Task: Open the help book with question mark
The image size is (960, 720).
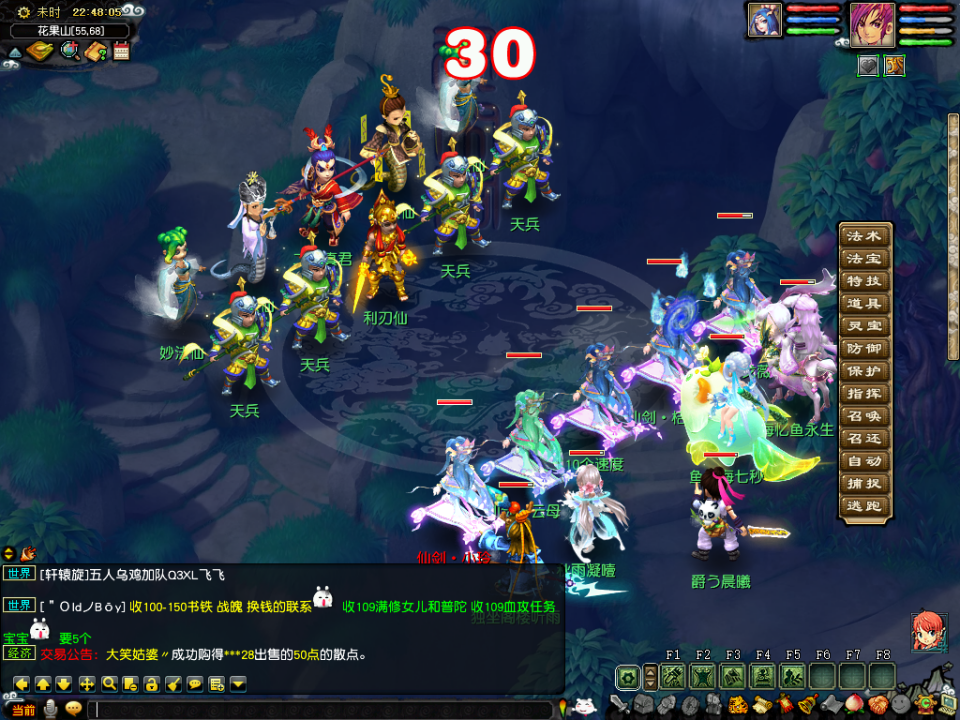Action: pos(96,51)
